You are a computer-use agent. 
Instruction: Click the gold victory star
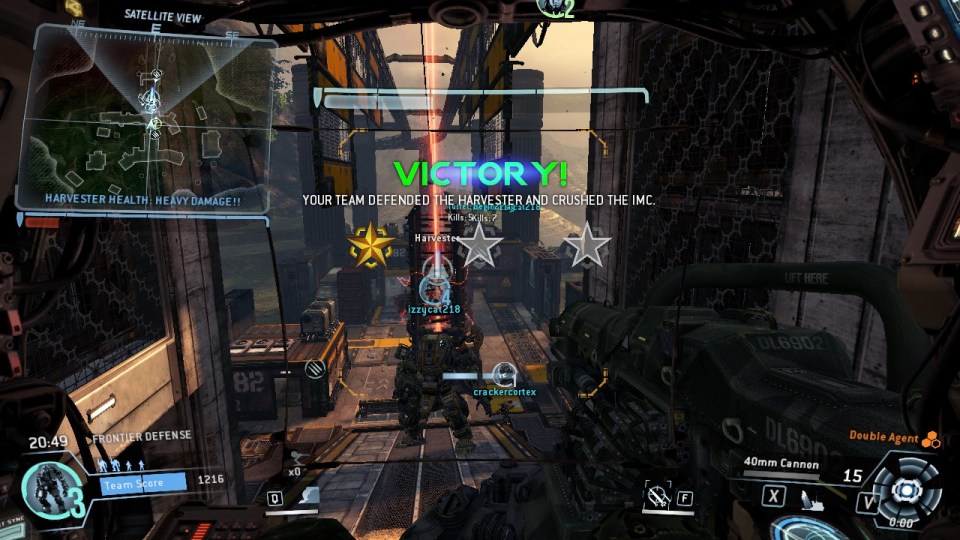370,245
